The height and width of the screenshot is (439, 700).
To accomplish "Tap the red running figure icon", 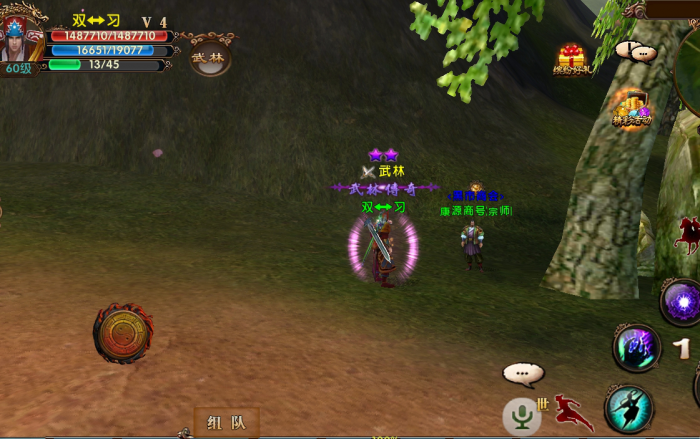I will click(x=573, y=411).
